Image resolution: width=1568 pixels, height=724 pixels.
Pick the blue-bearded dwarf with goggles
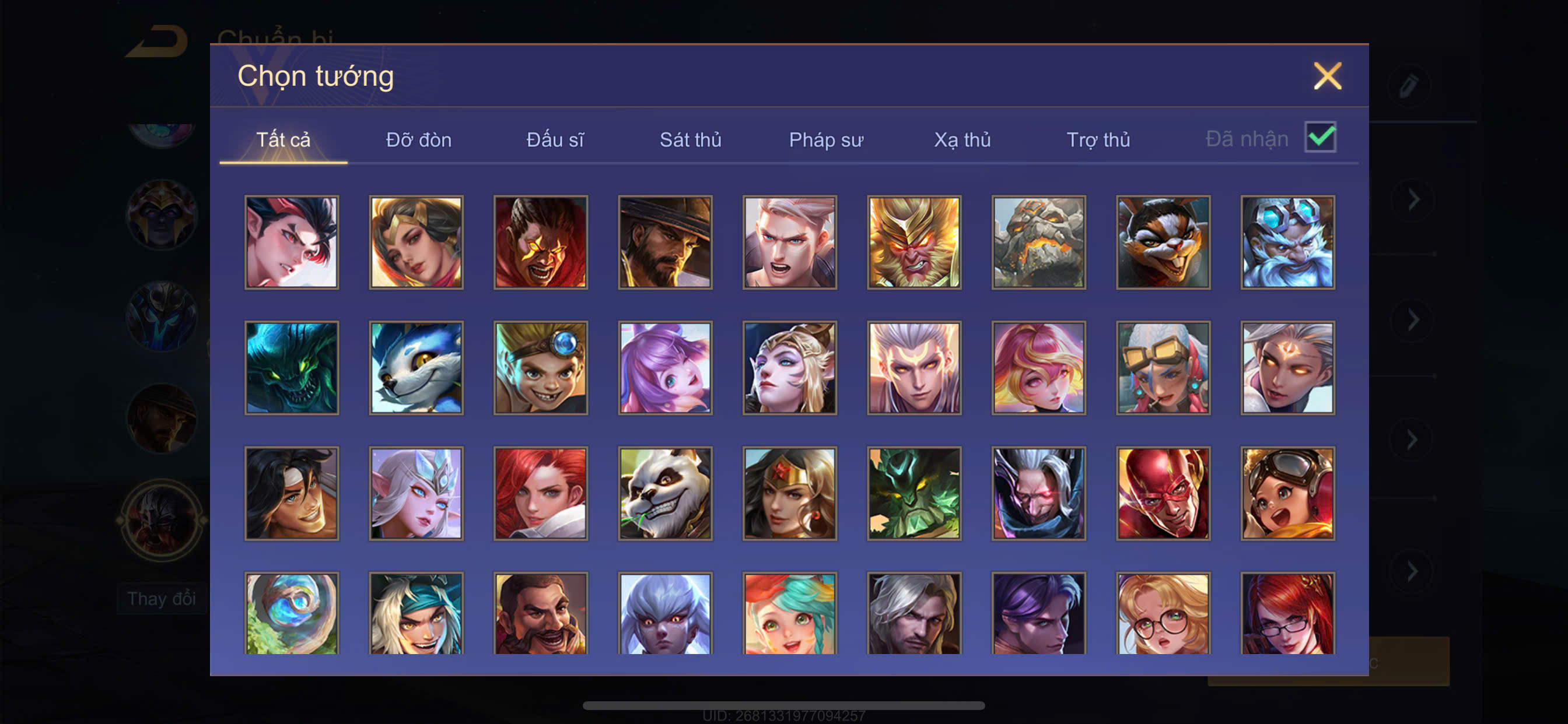click(1287, 242)
